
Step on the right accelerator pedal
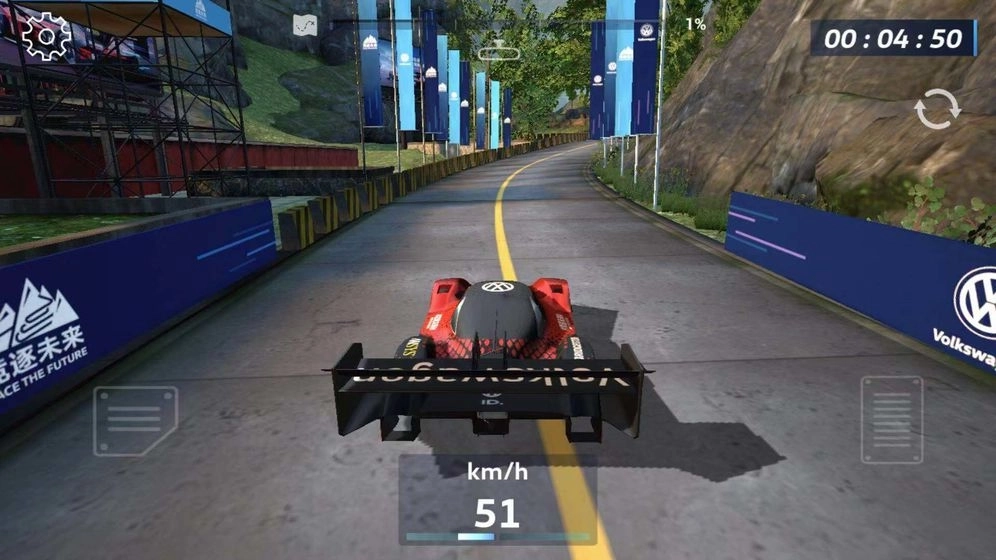tap(891, 419)
